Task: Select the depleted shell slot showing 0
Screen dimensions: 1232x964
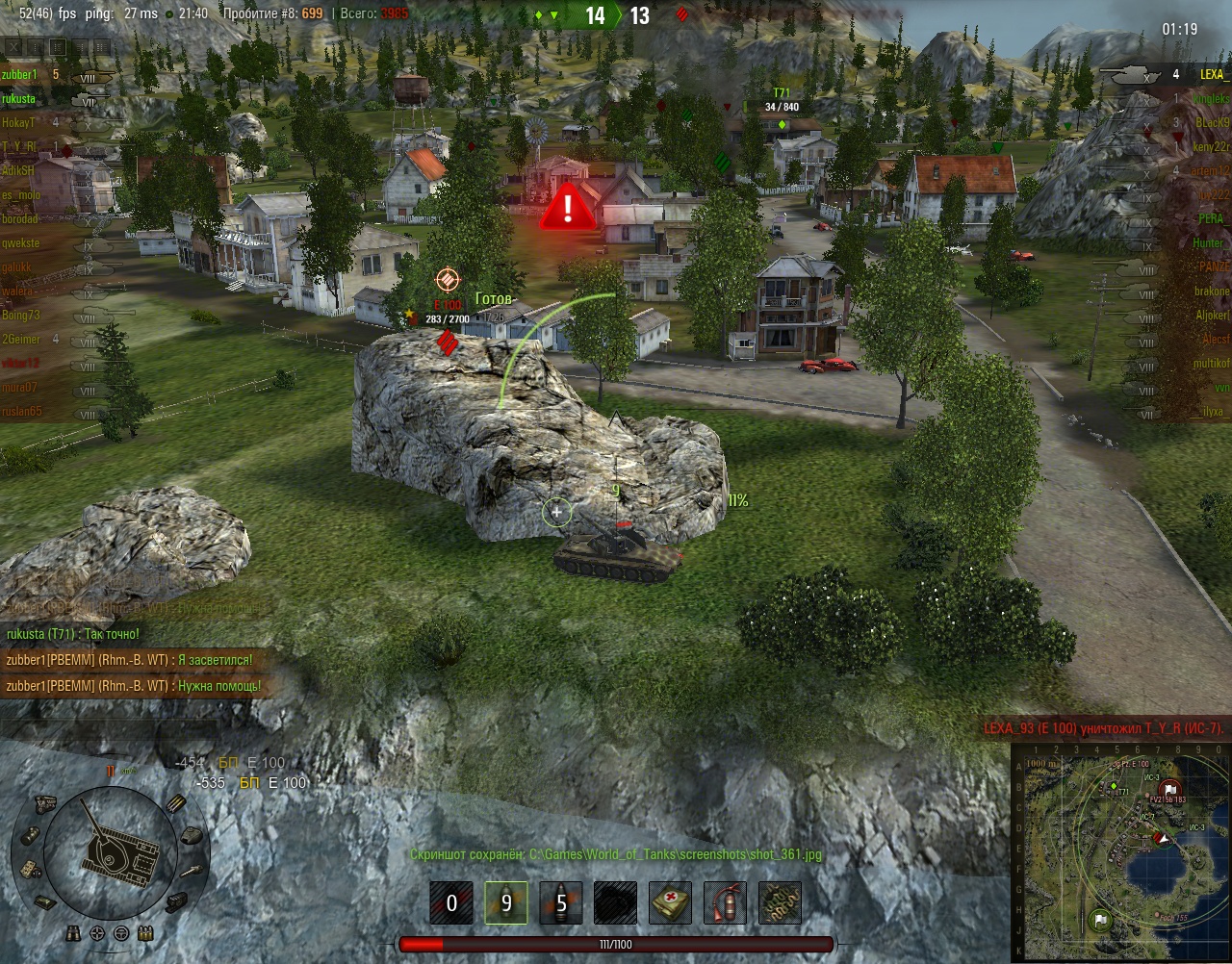Action: coord(451,903)
